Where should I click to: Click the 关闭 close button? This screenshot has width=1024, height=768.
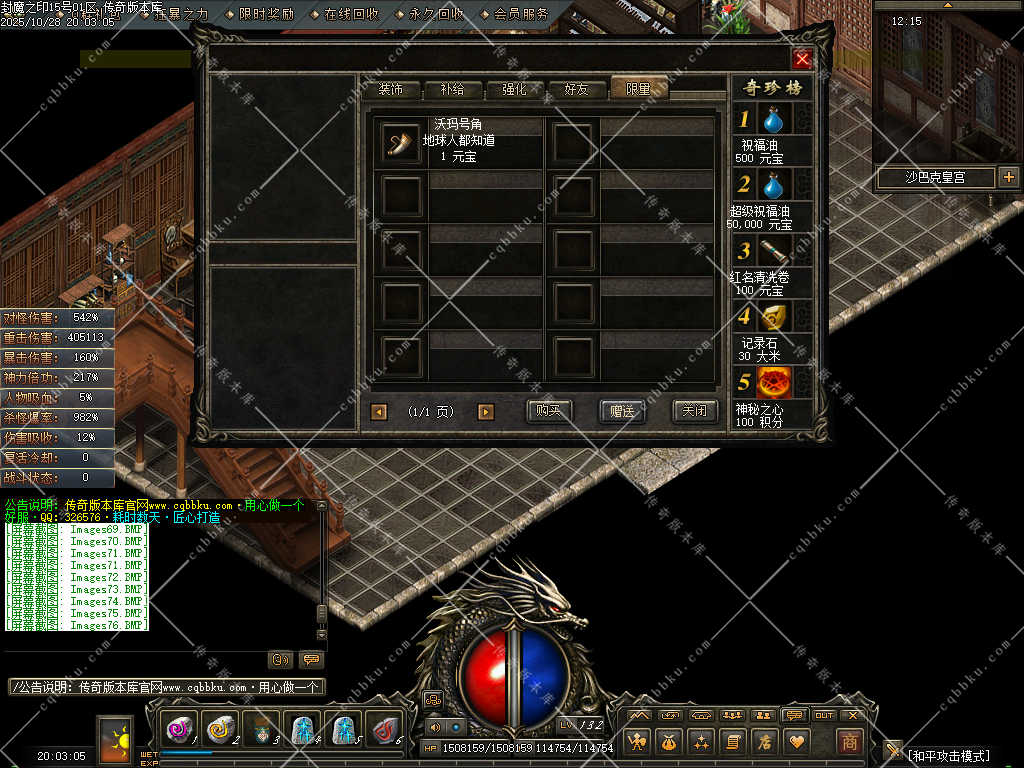[x=694, y=411]
